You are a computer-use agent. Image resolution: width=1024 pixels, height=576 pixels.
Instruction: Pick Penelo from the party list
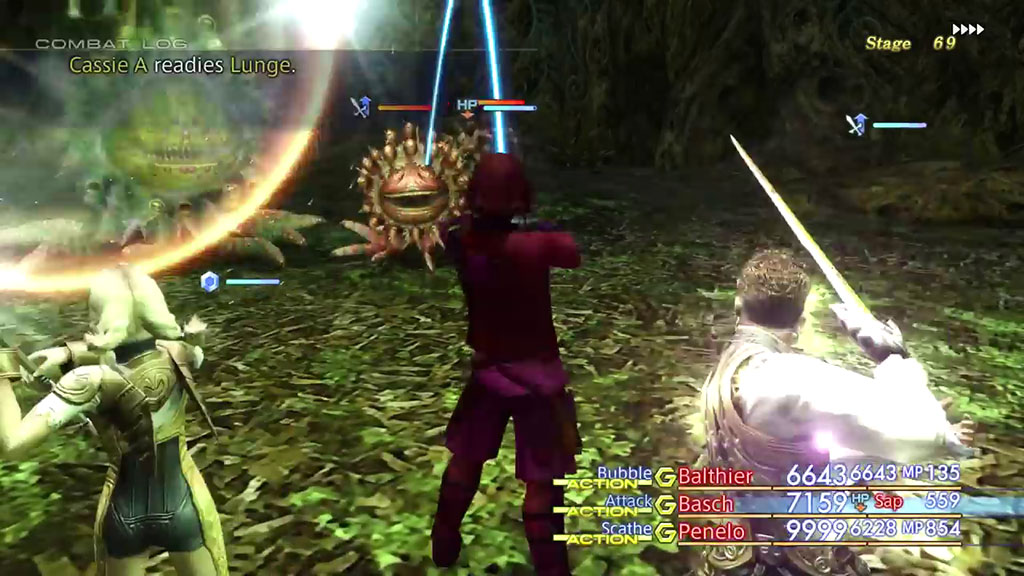(x=712, y=531)
